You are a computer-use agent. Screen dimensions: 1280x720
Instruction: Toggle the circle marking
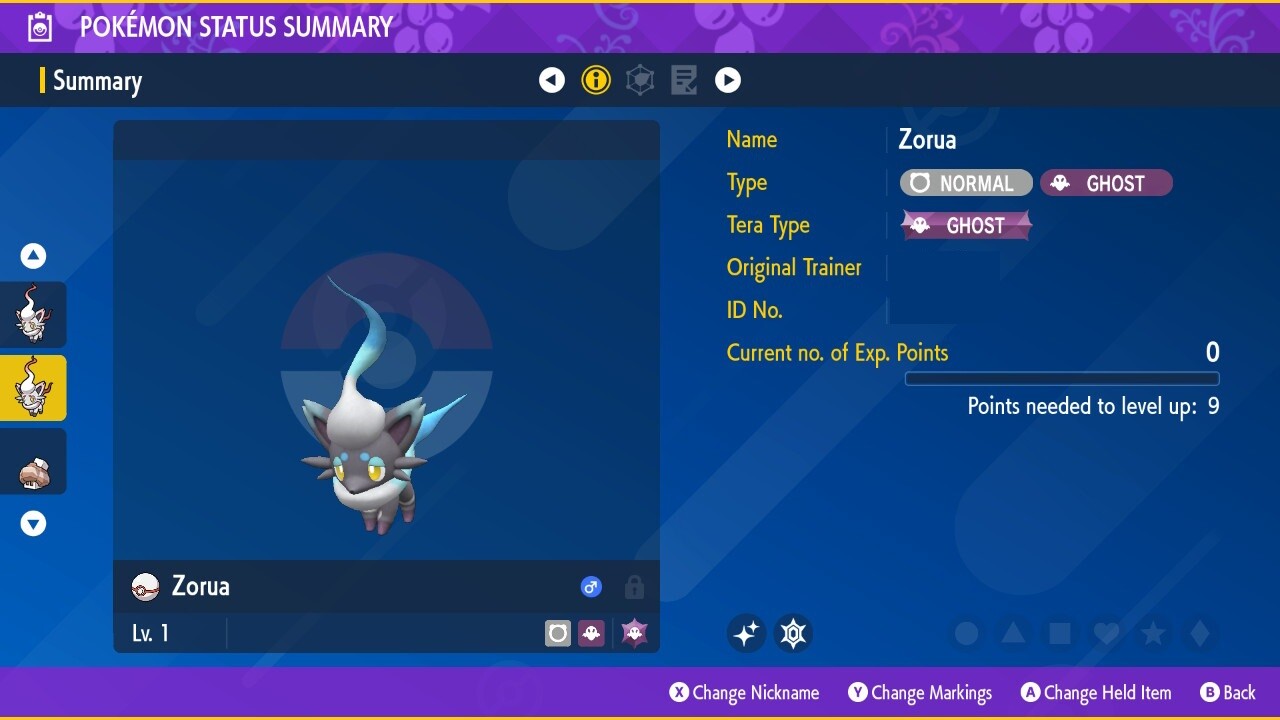(966, 633)
